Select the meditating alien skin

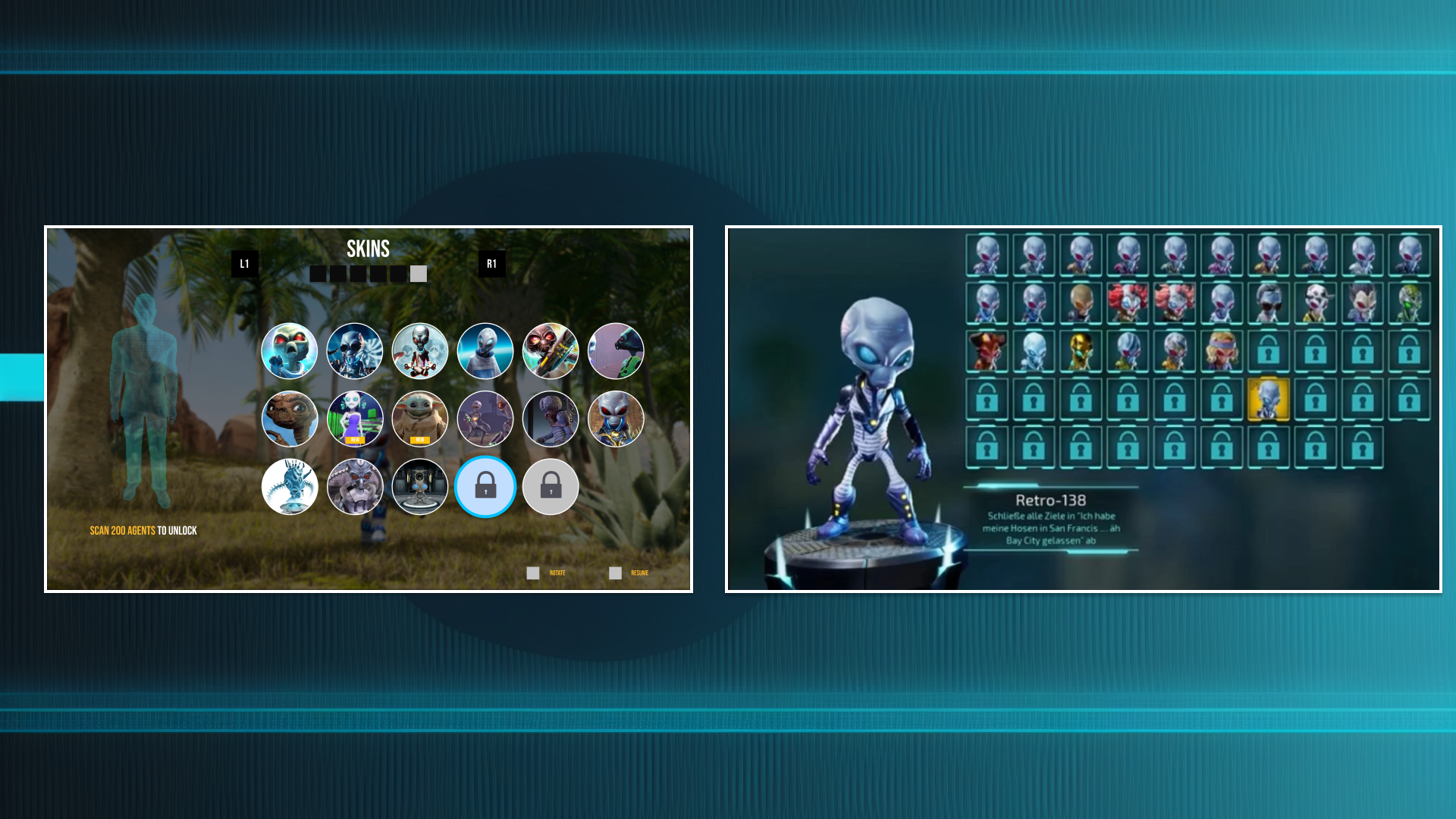(x=420, y=351)
